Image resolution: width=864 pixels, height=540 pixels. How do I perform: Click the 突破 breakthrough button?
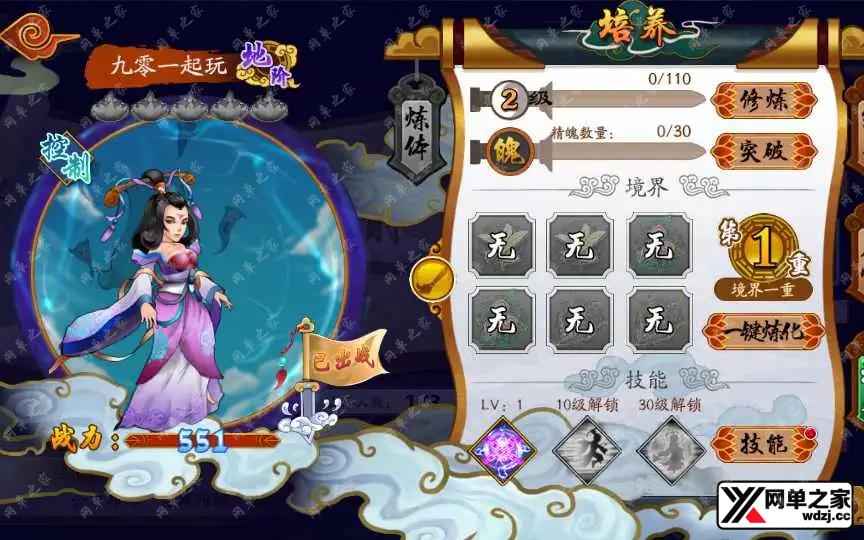coord(764,152)
